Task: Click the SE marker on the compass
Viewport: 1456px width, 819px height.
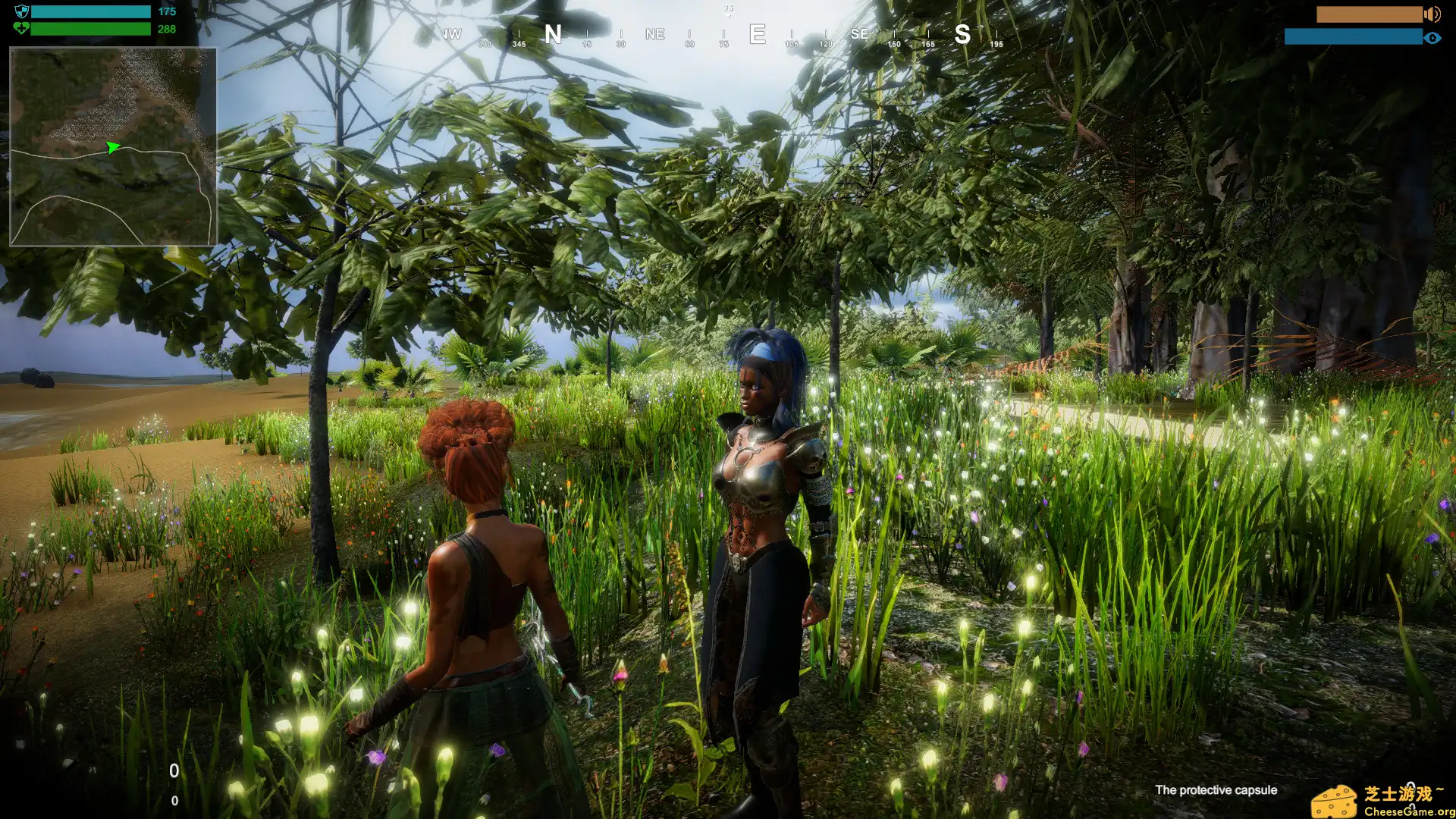Action: point(859,34)
